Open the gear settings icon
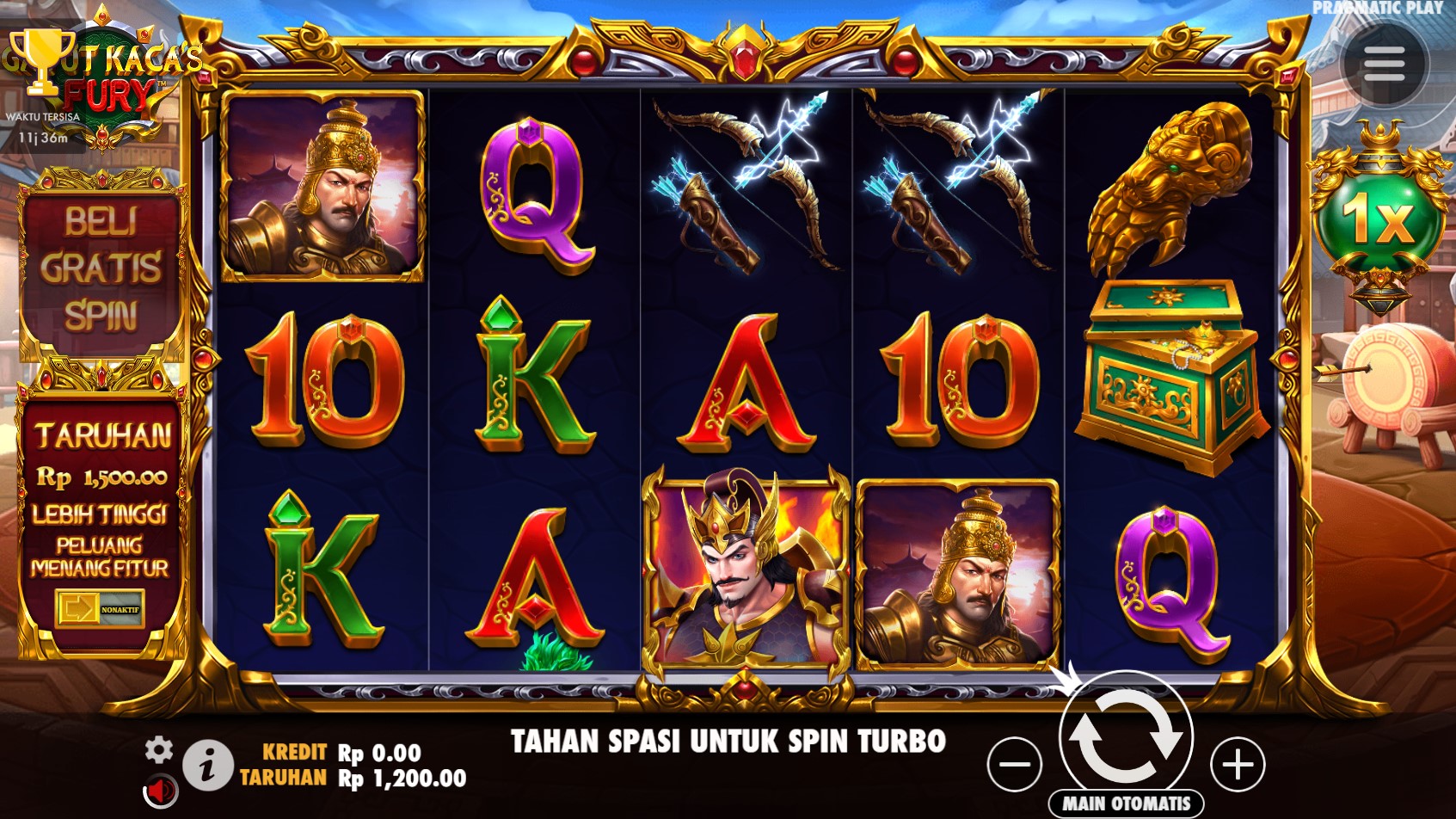The width and height of the screenshot is (1456, 819). (x=158, y=750)
